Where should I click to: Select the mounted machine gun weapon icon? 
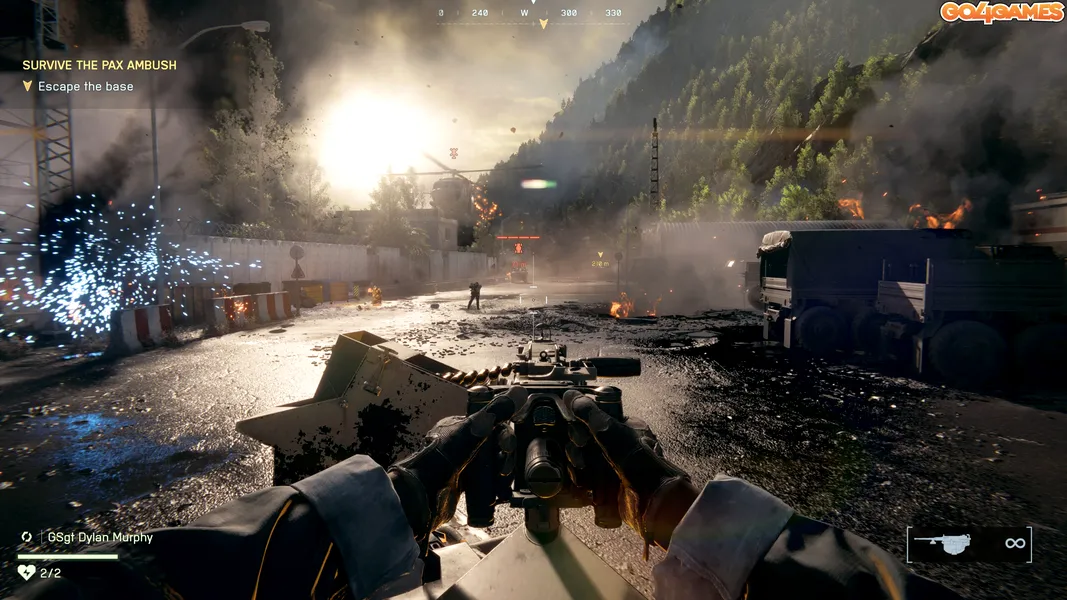942,543
